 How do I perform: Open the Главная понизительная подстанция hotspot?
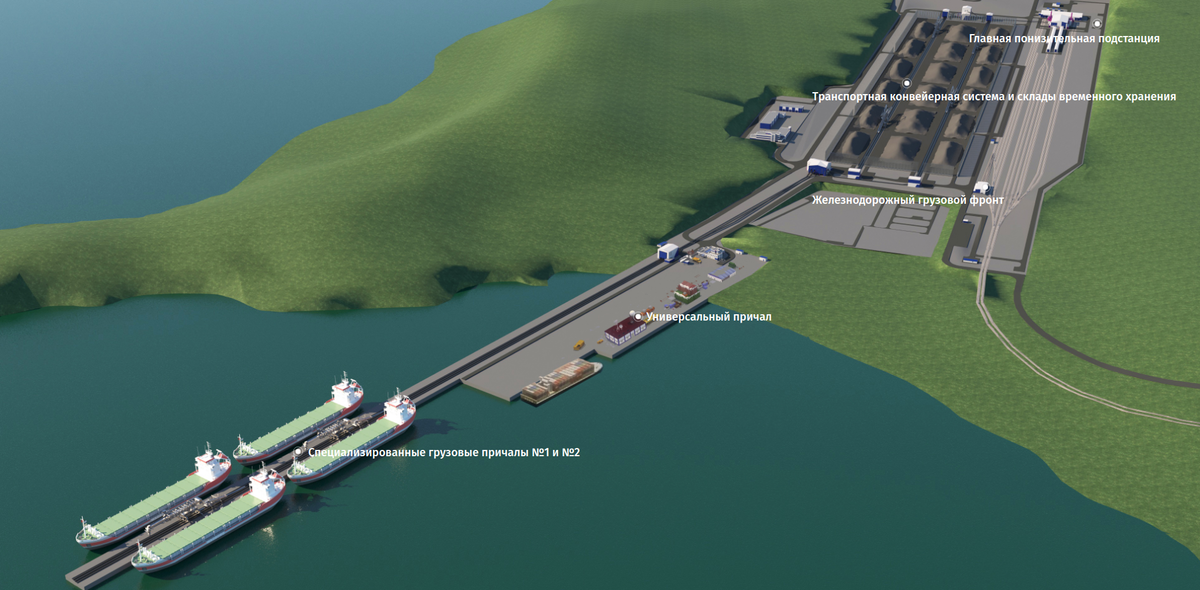pos(1097,22)
